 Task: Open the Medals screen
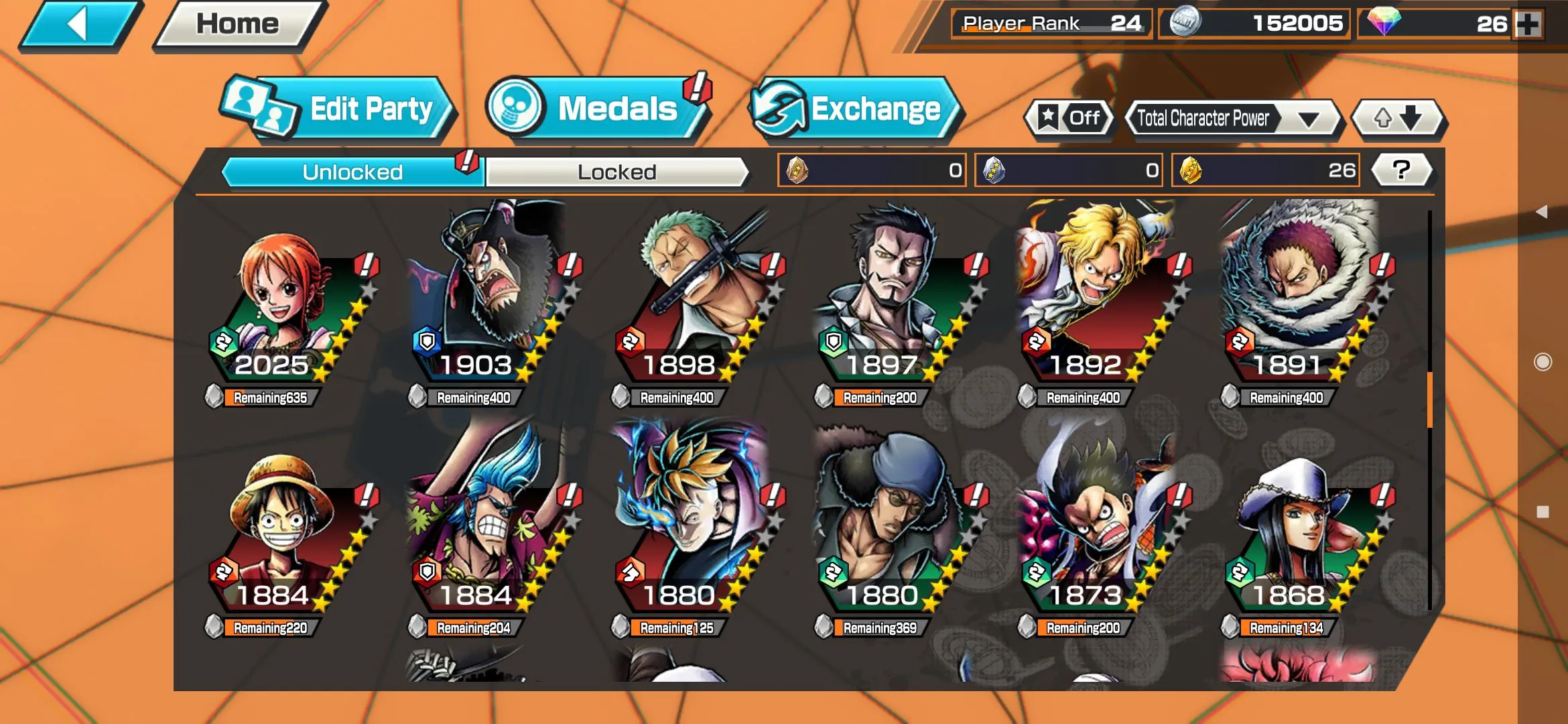tap(596, 109)
